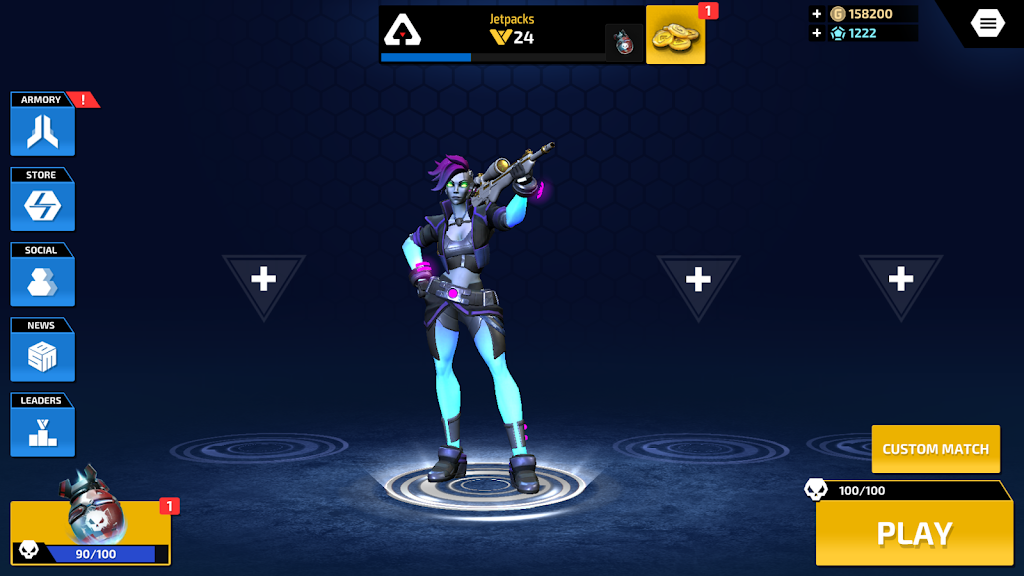The height and width of the screenshot is (576, 1024).
Task: Show the Leaders board
Action: [42, 431]
